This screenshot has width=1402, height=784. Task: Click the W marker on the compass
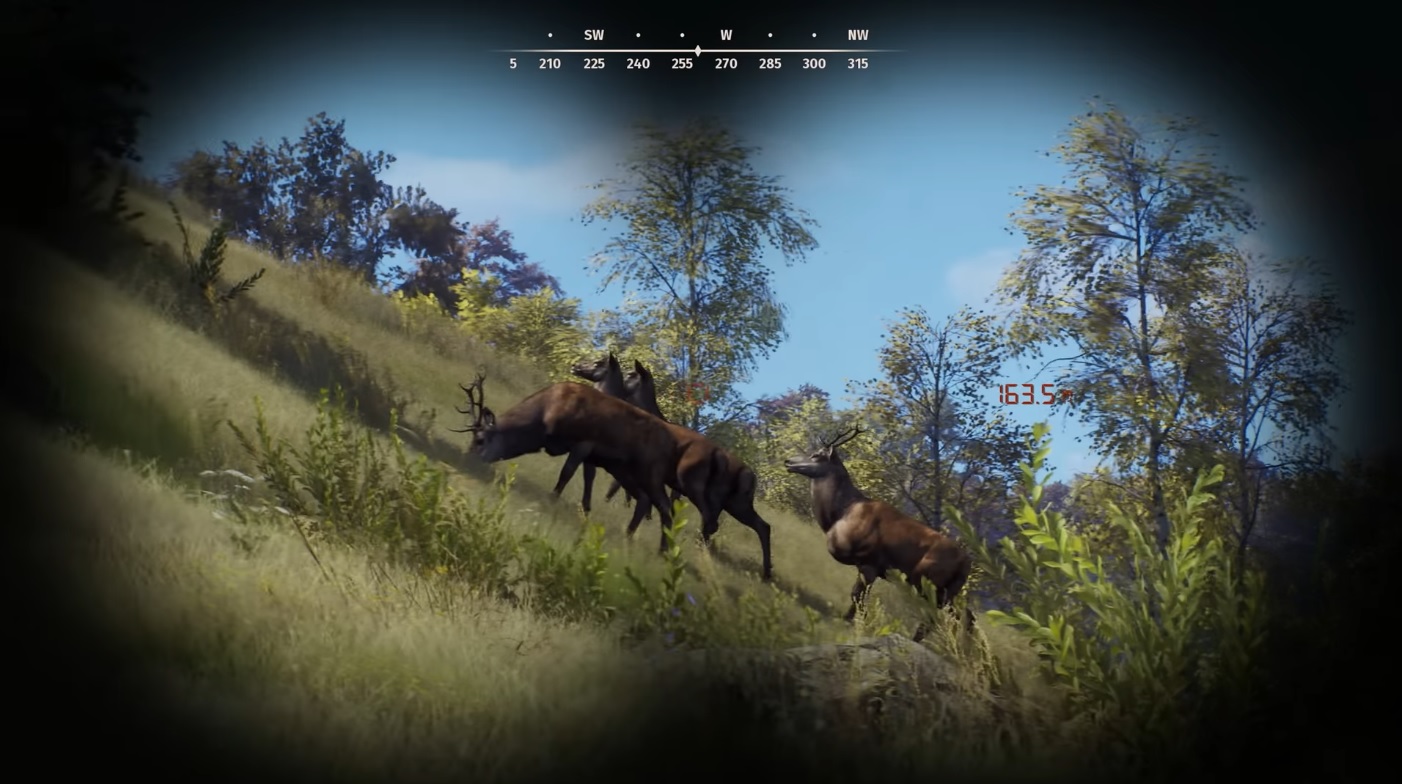726,34
